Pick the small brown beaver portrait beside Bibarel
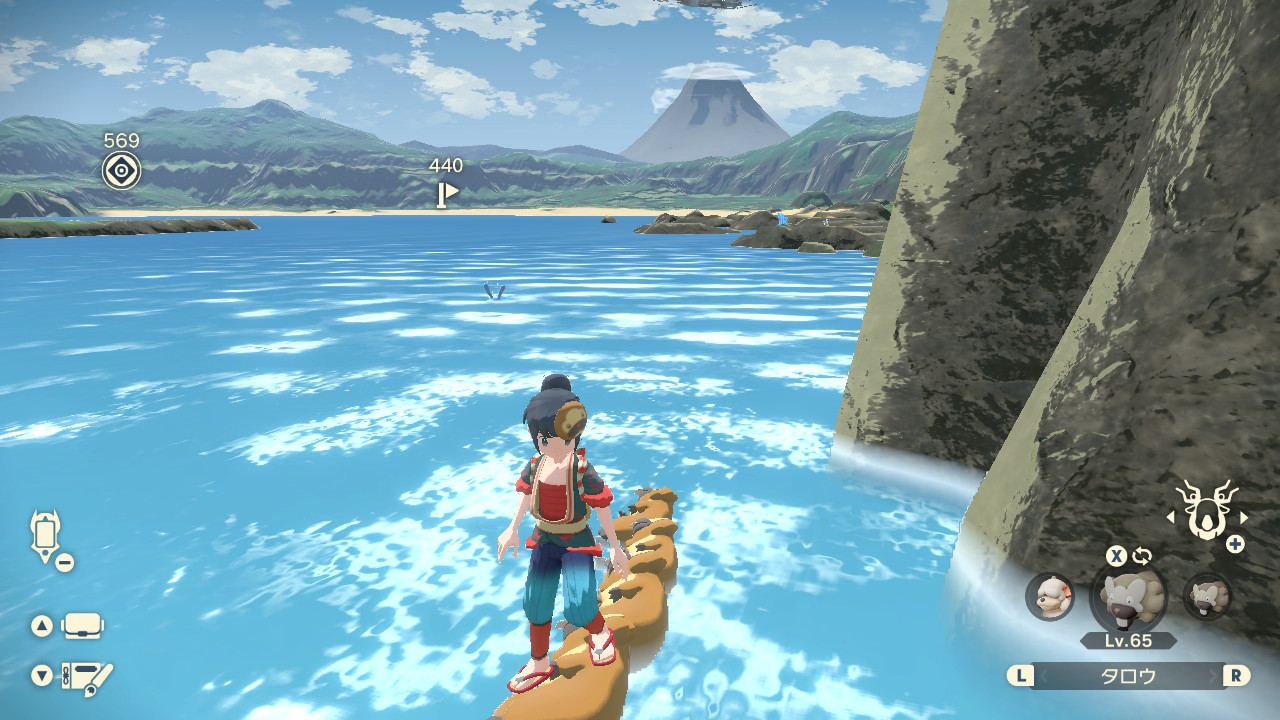Screen dimensions: 1280x720 [1207, 597]
